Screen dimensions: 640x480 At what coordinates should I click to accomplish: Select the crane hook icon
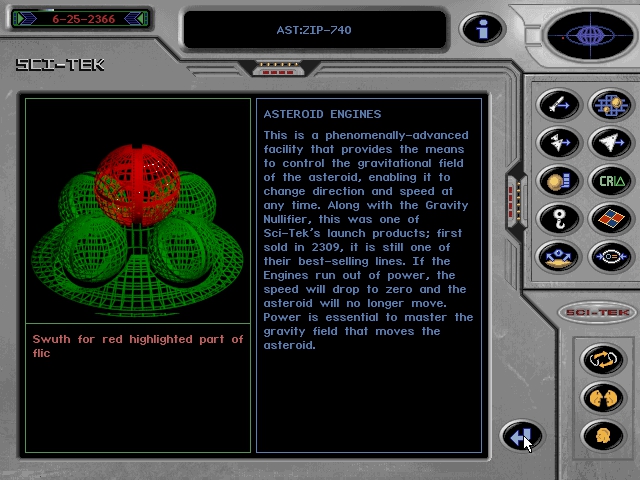pos(558,218)
